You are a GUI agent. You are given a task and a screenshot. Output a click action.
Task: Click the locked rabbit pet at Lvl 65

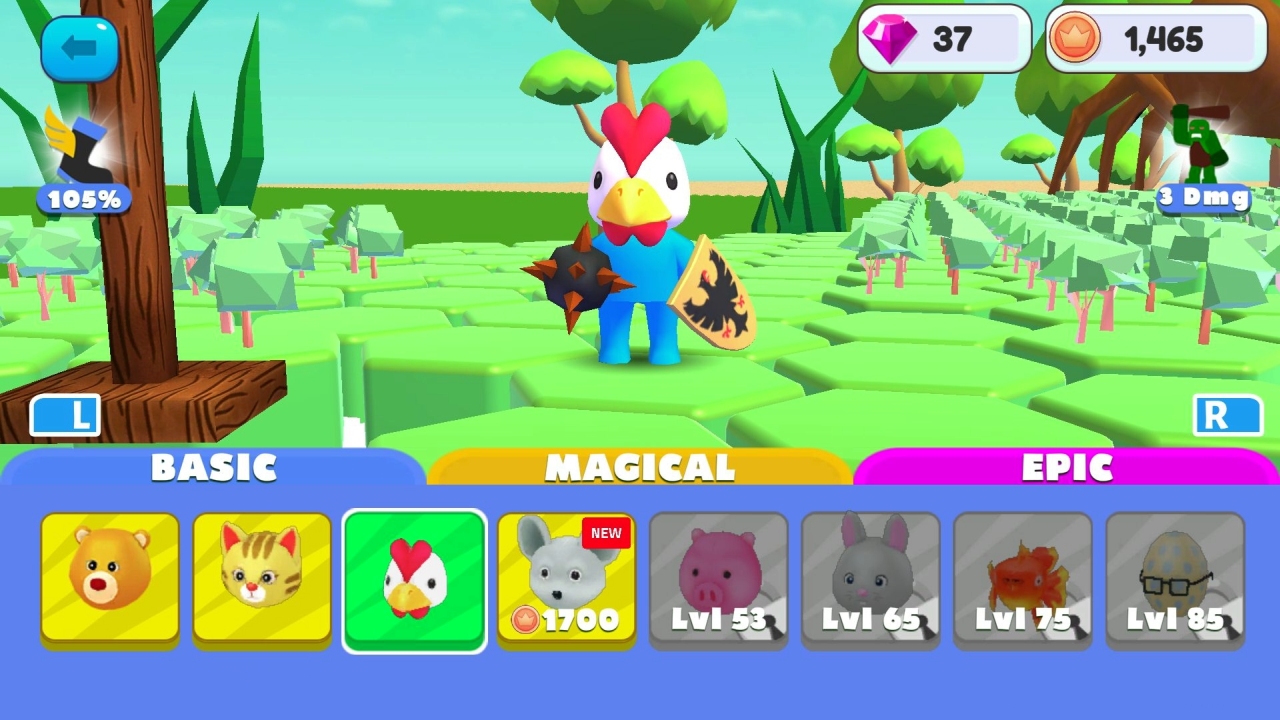[x=870, y=578]
